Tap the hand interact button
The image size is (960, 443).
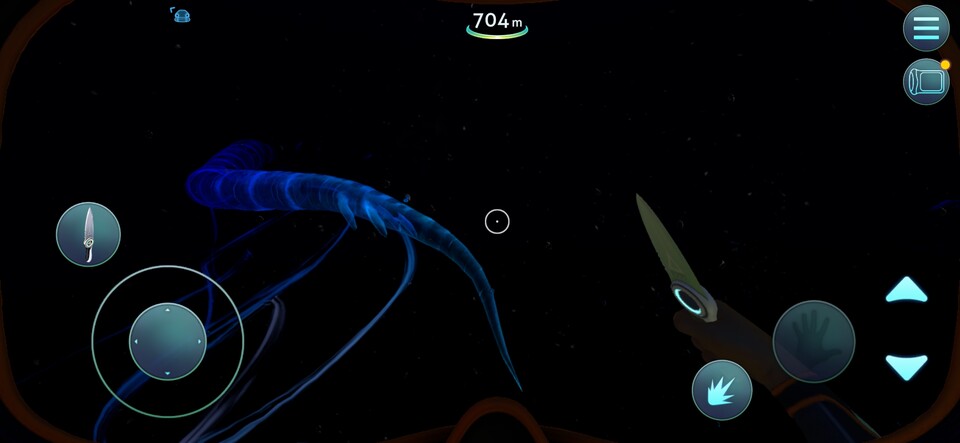[814, 341]
